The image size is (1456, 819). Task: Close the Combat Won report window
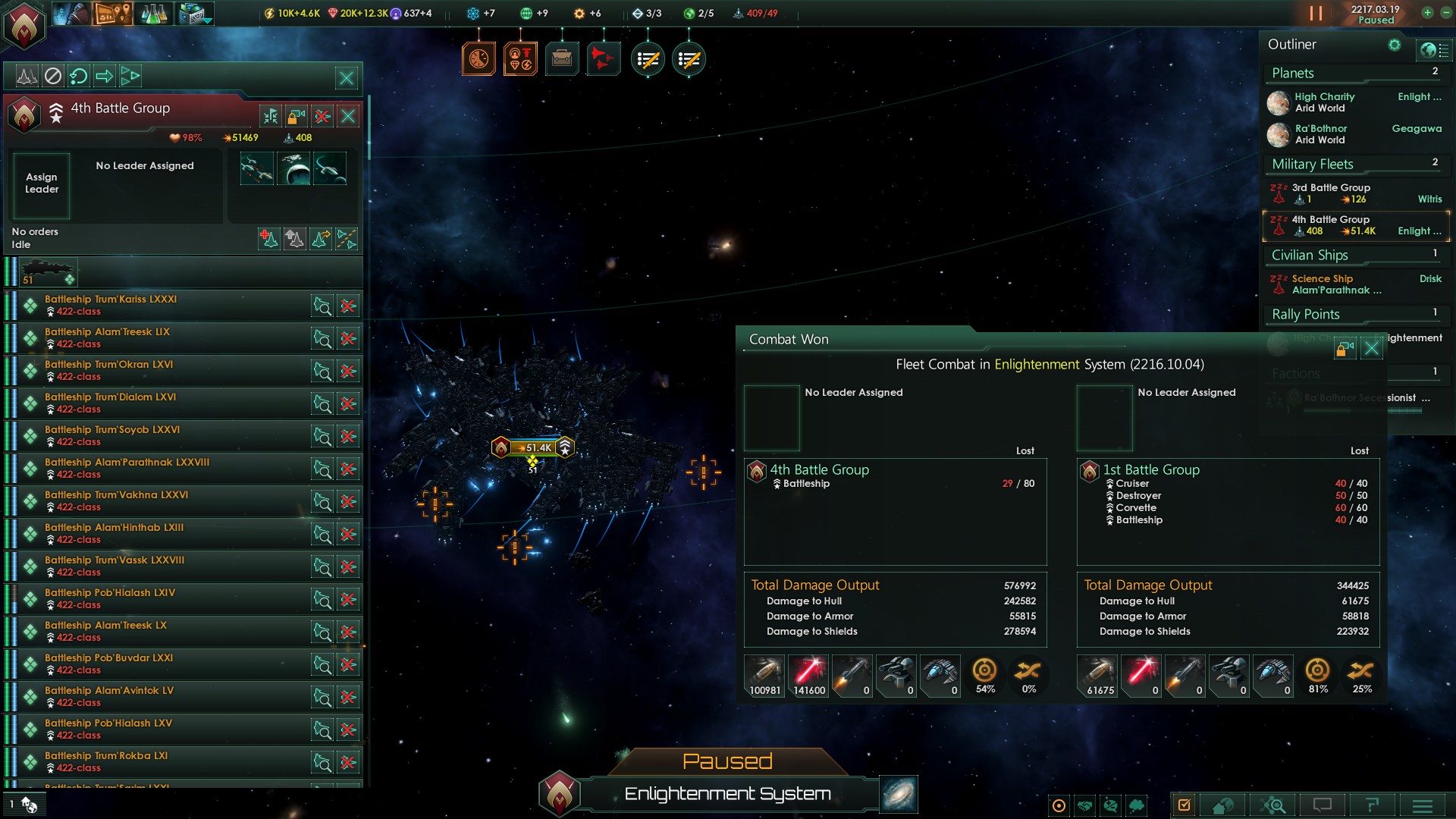click(x=1371, y=349)
